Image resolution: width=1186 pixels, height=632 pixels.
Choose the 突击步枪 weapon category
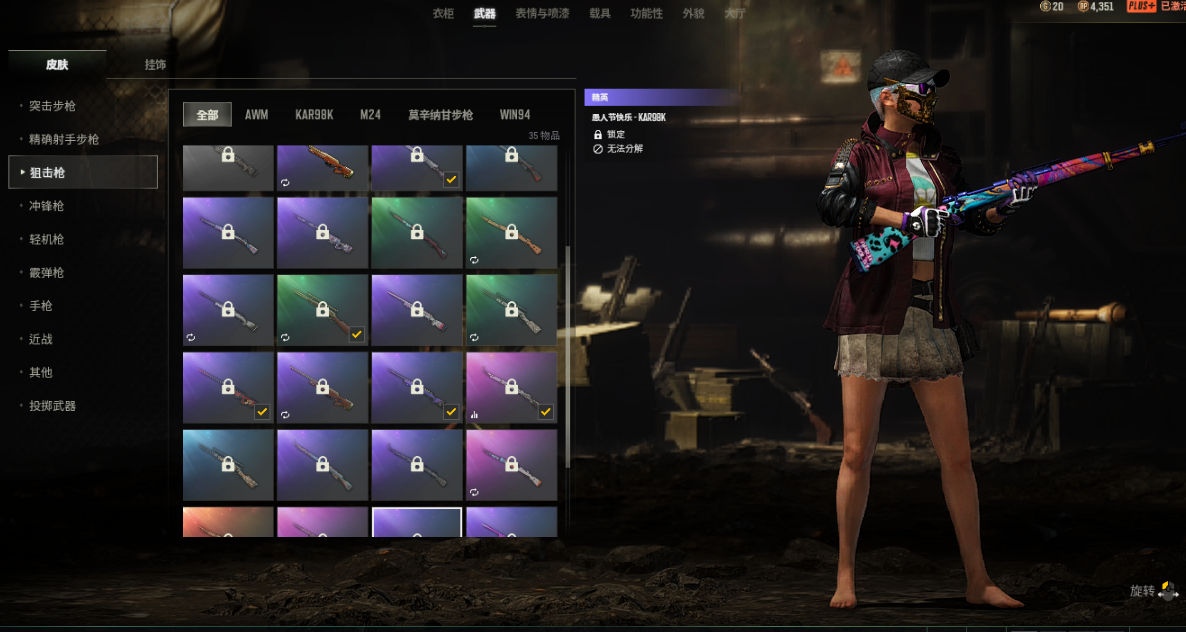point(52,106)
